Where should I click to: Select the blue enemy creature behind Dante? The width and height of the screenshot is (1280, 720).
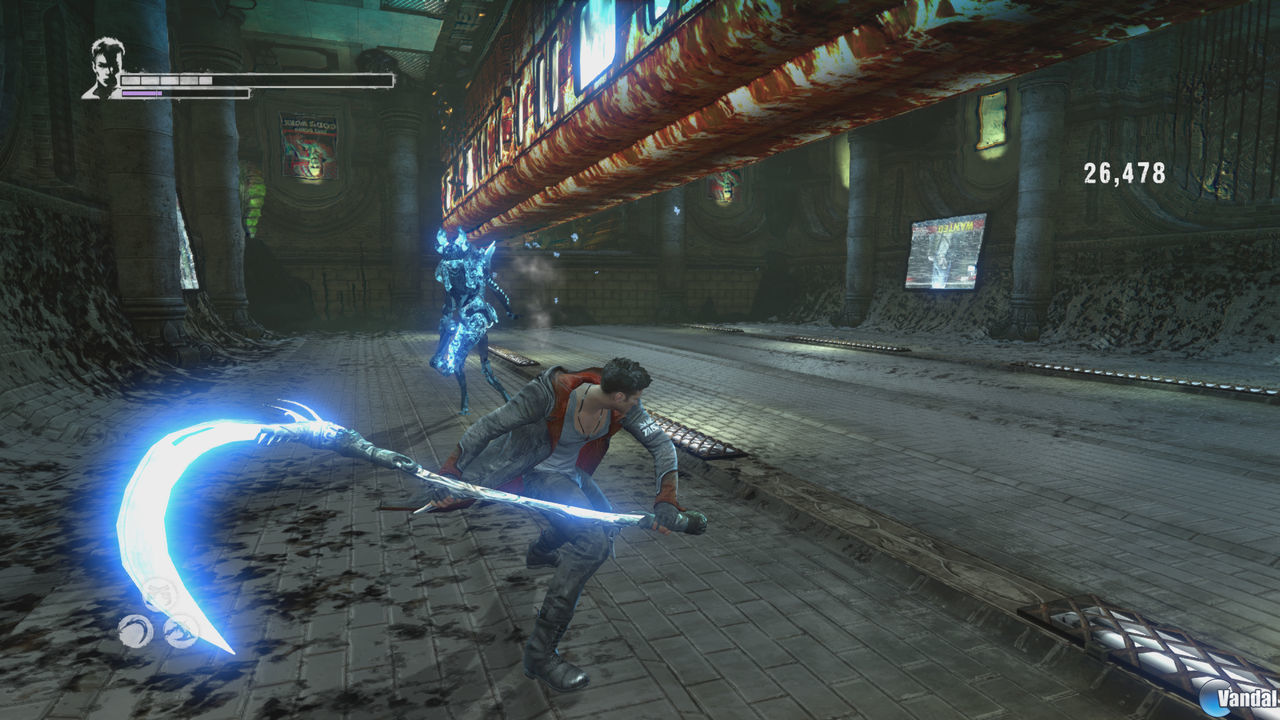(x=460, y=310)
